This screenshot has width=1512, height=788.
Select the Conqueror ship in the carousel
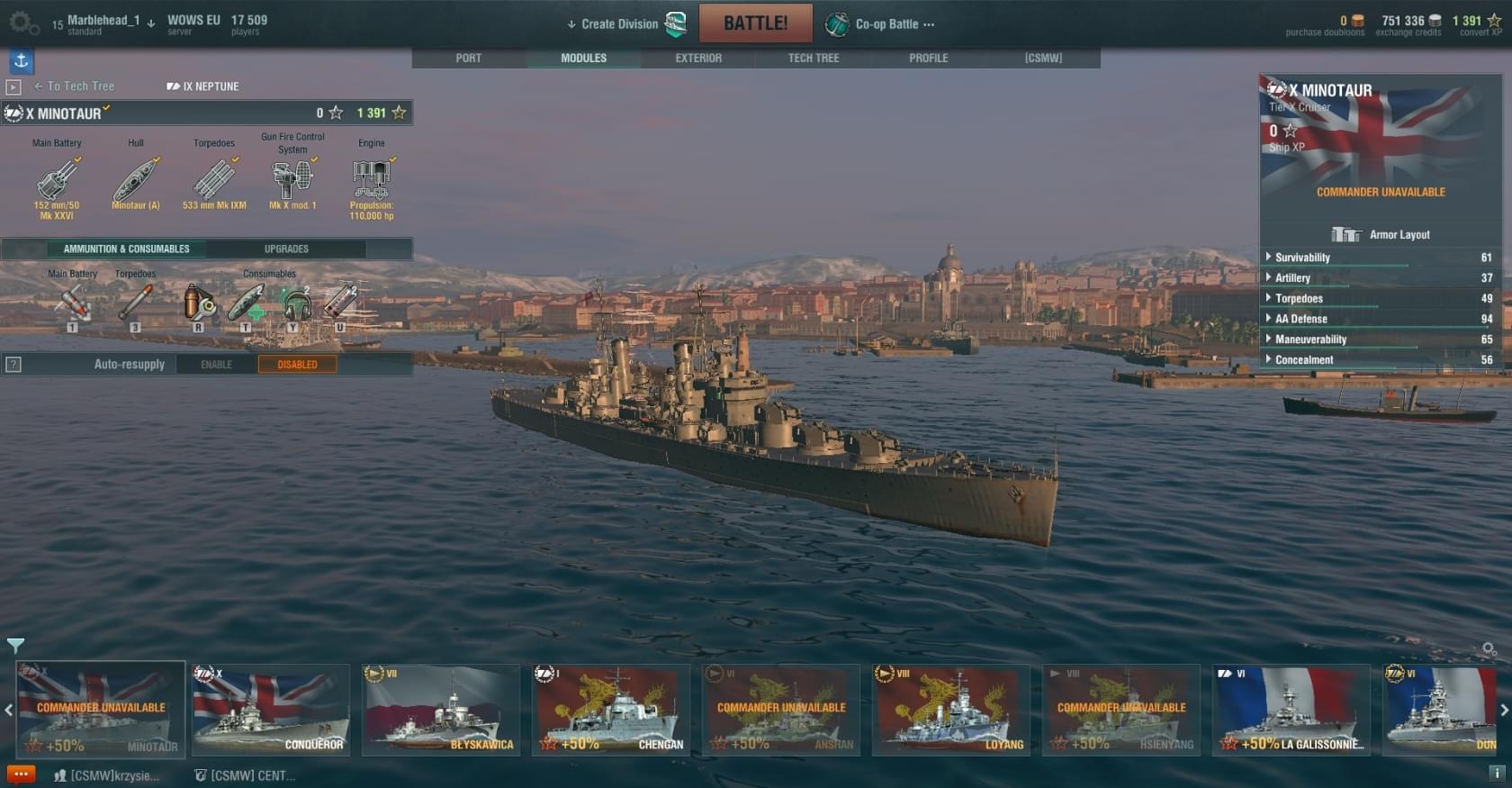click(x=271, y=711)
